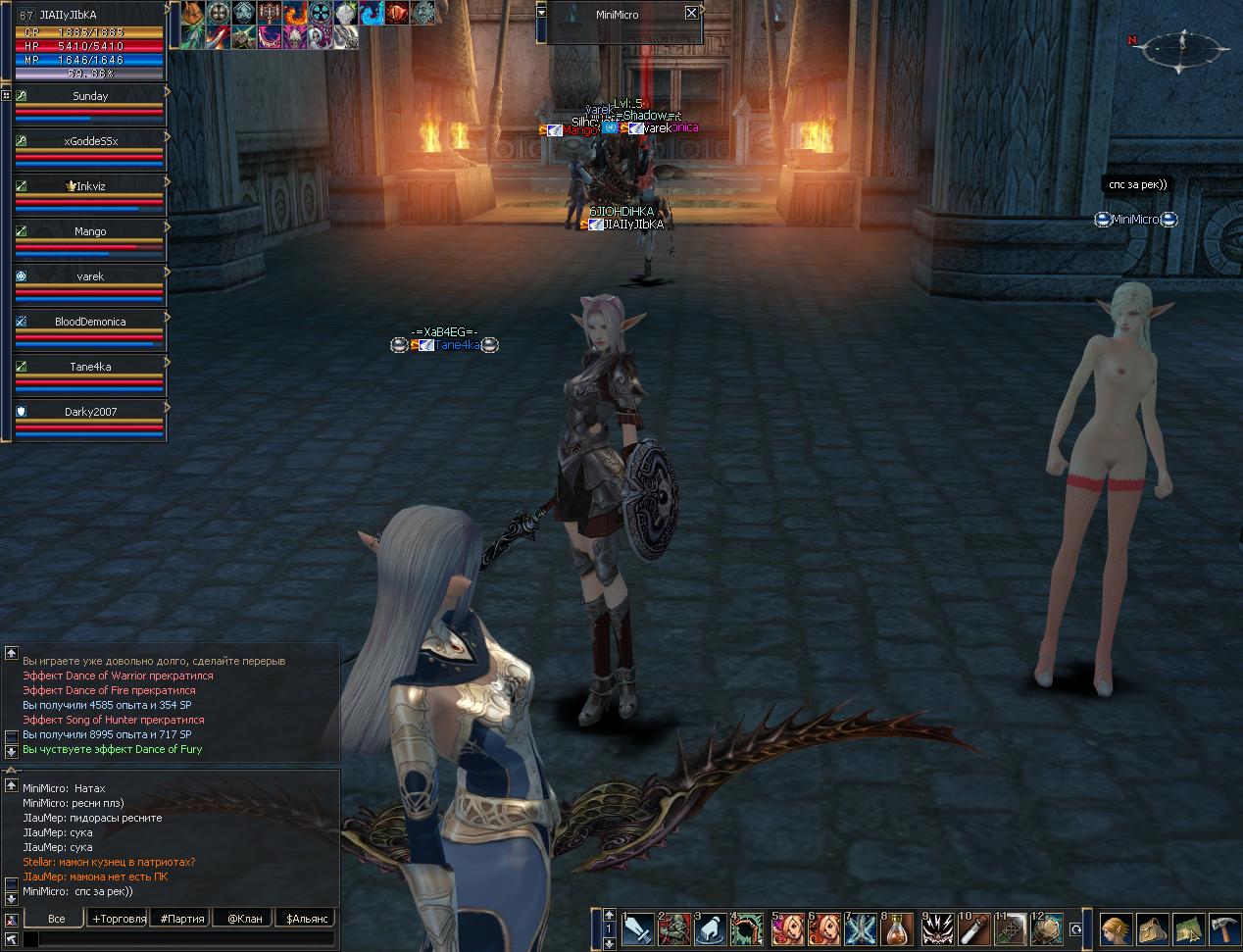Switch to the #Партия party chat tab

(x=182, y=919)
